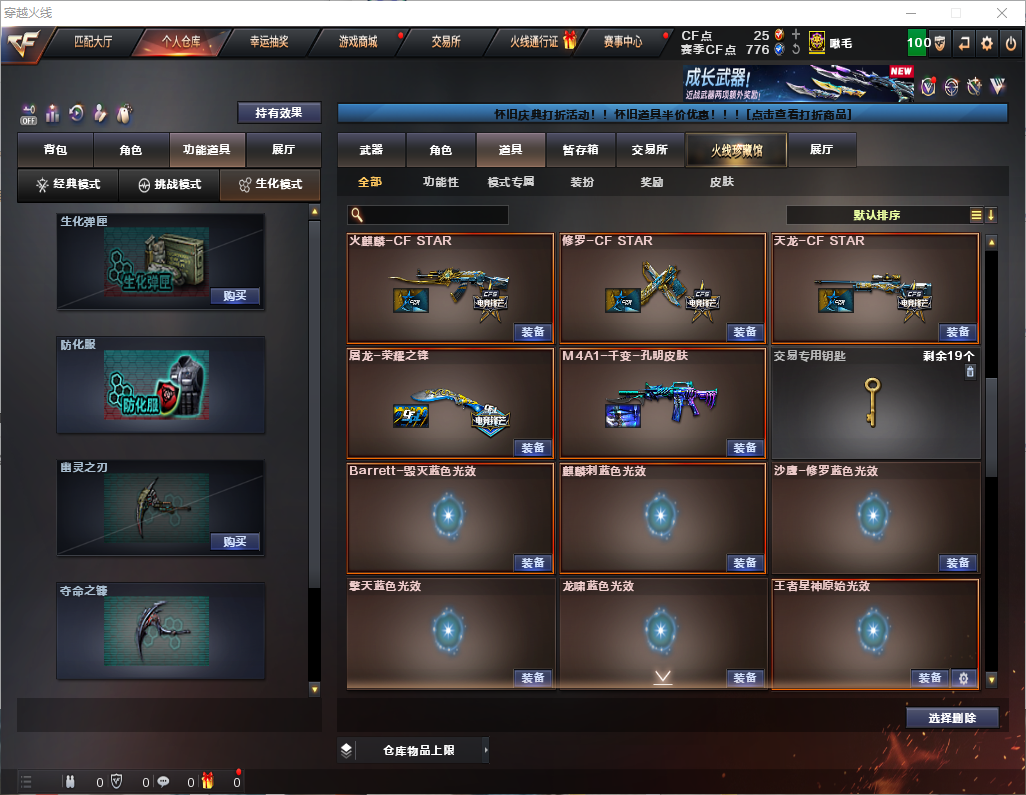The height and width of the screenshot is (795, 1026).
Task: Show the 暂存箱 tab
Action: [x=580, y=150]
